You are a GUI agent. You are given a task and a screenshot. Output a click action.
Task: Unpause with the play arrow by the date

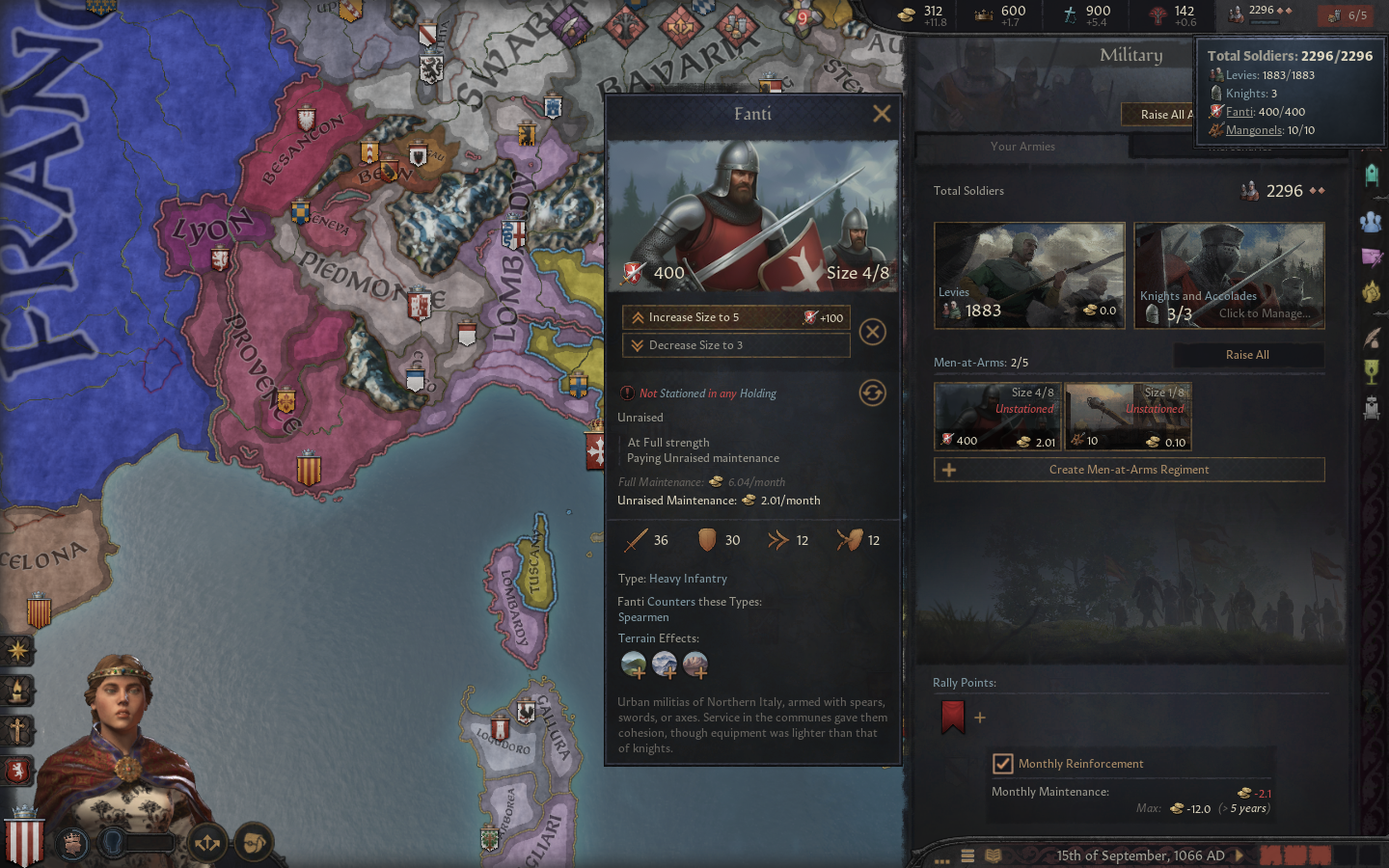[x=1240, y=855]
